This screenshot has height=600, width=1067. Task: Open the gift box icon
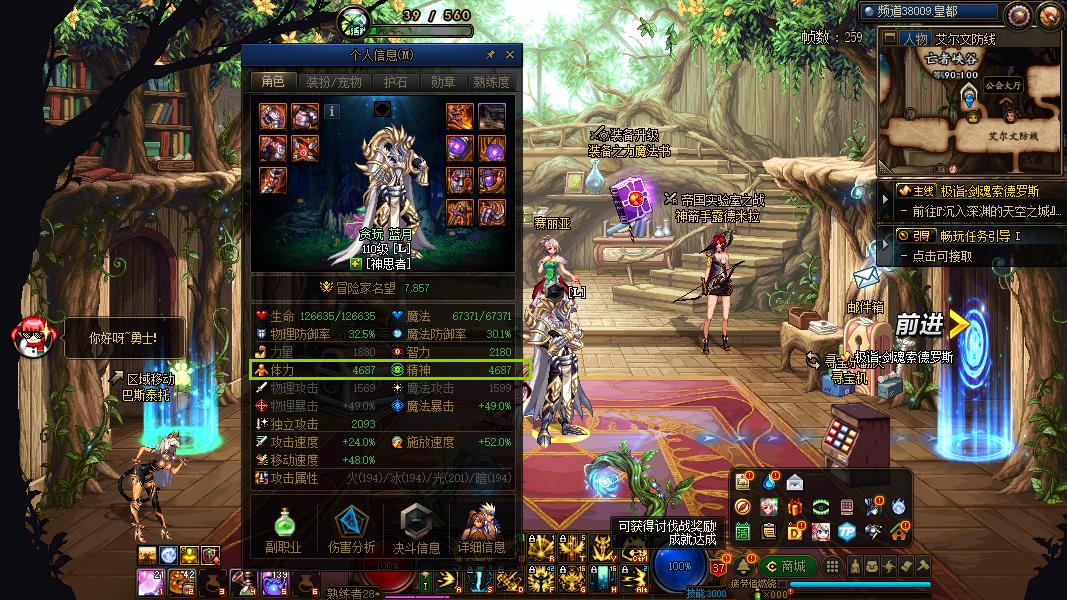[795, 507]
